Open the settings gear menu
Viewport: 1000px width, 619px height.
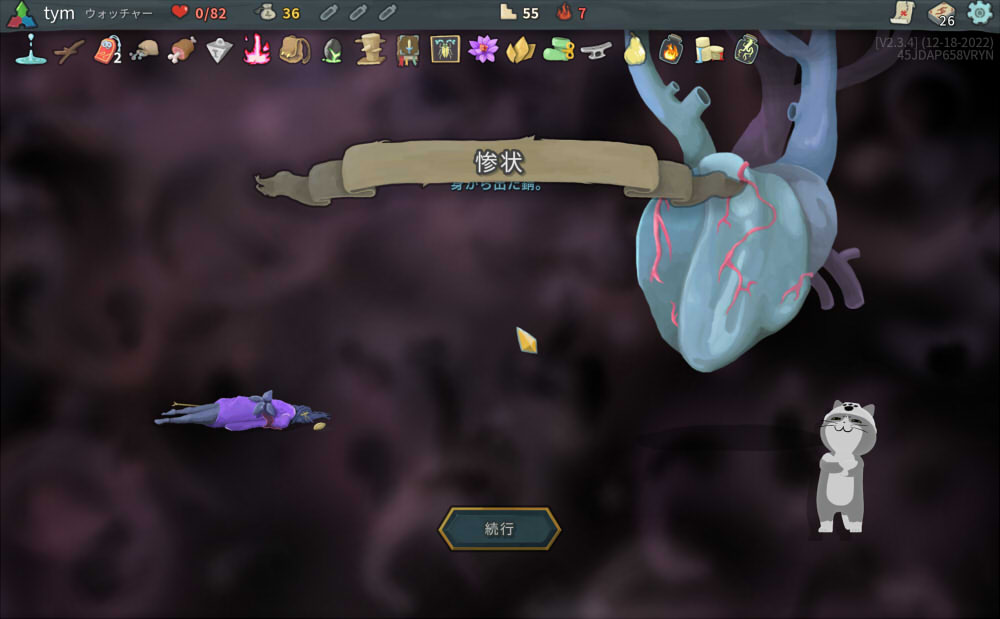pyautogui.click(x=980, y=13)
